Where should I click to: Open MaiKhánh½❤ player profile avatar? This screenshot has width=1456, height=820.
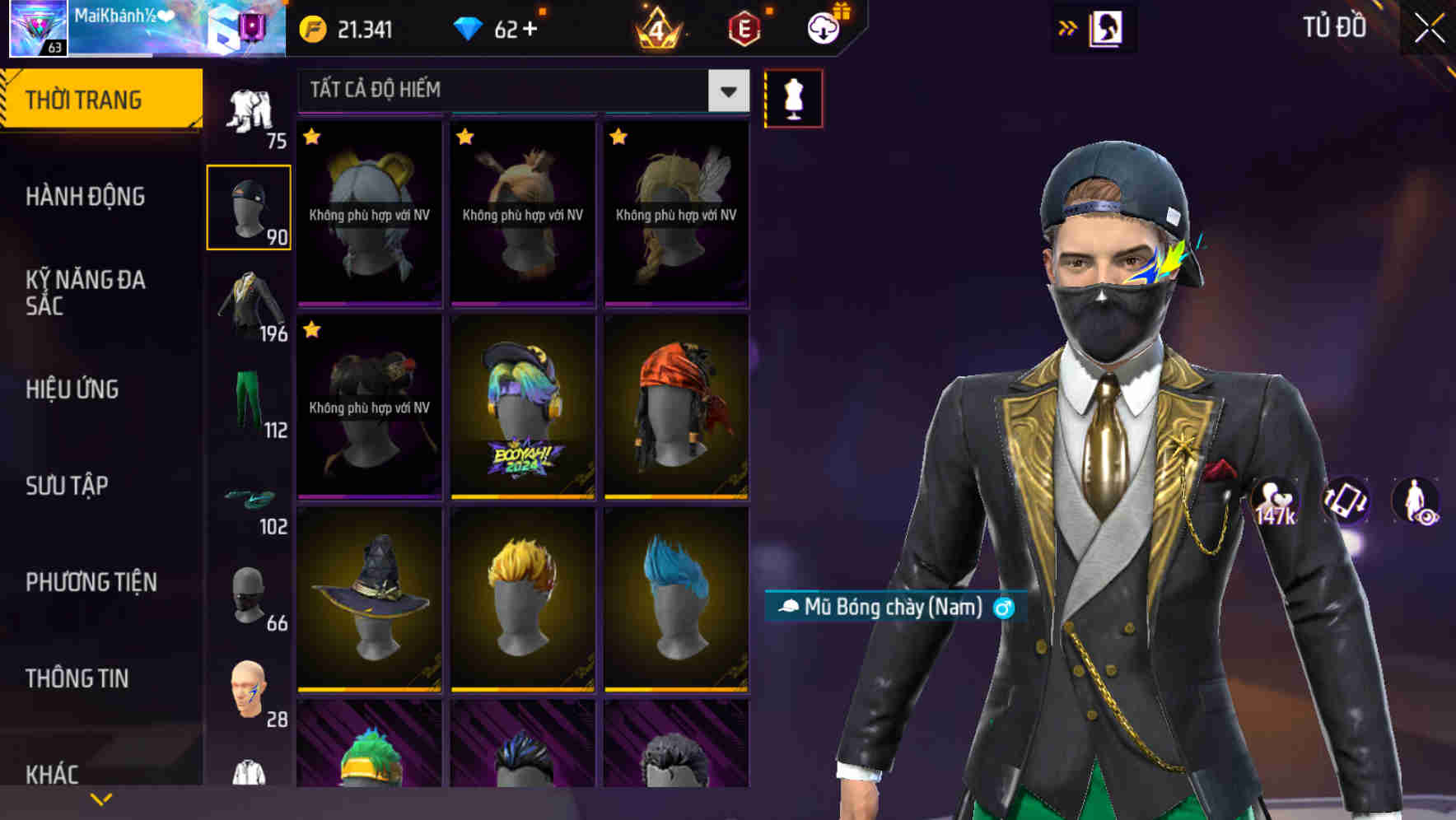tap(37, 27)
